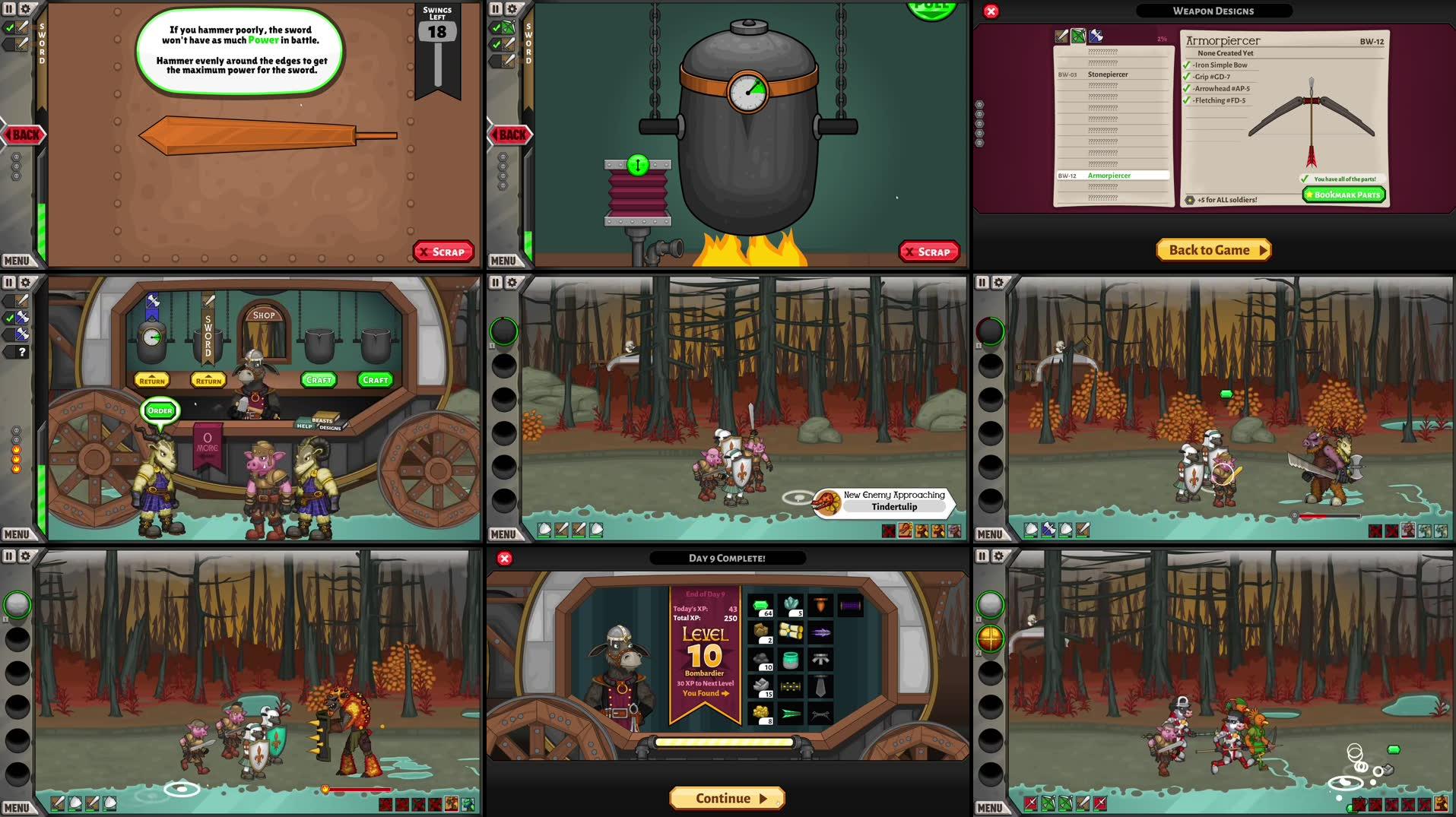Image resolution: width=1456 pixels, height=817 pixels.
Task: Click the help question mark in the shop sidebar
Action: pyautogui.click(x=22, y=352)
